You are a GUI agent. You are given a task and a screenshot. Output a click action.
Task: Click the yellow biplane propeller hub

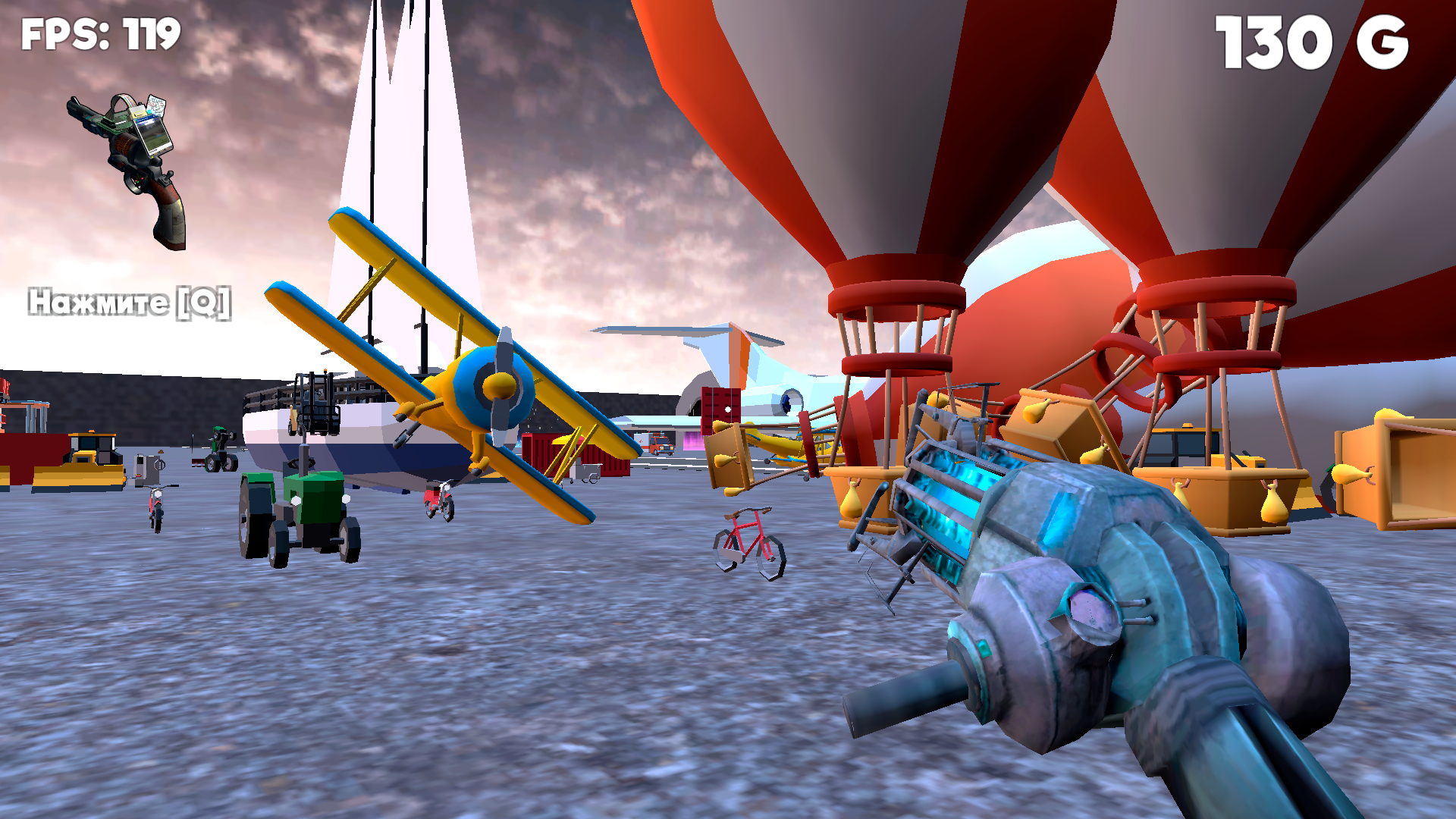(x=497, y=387)
